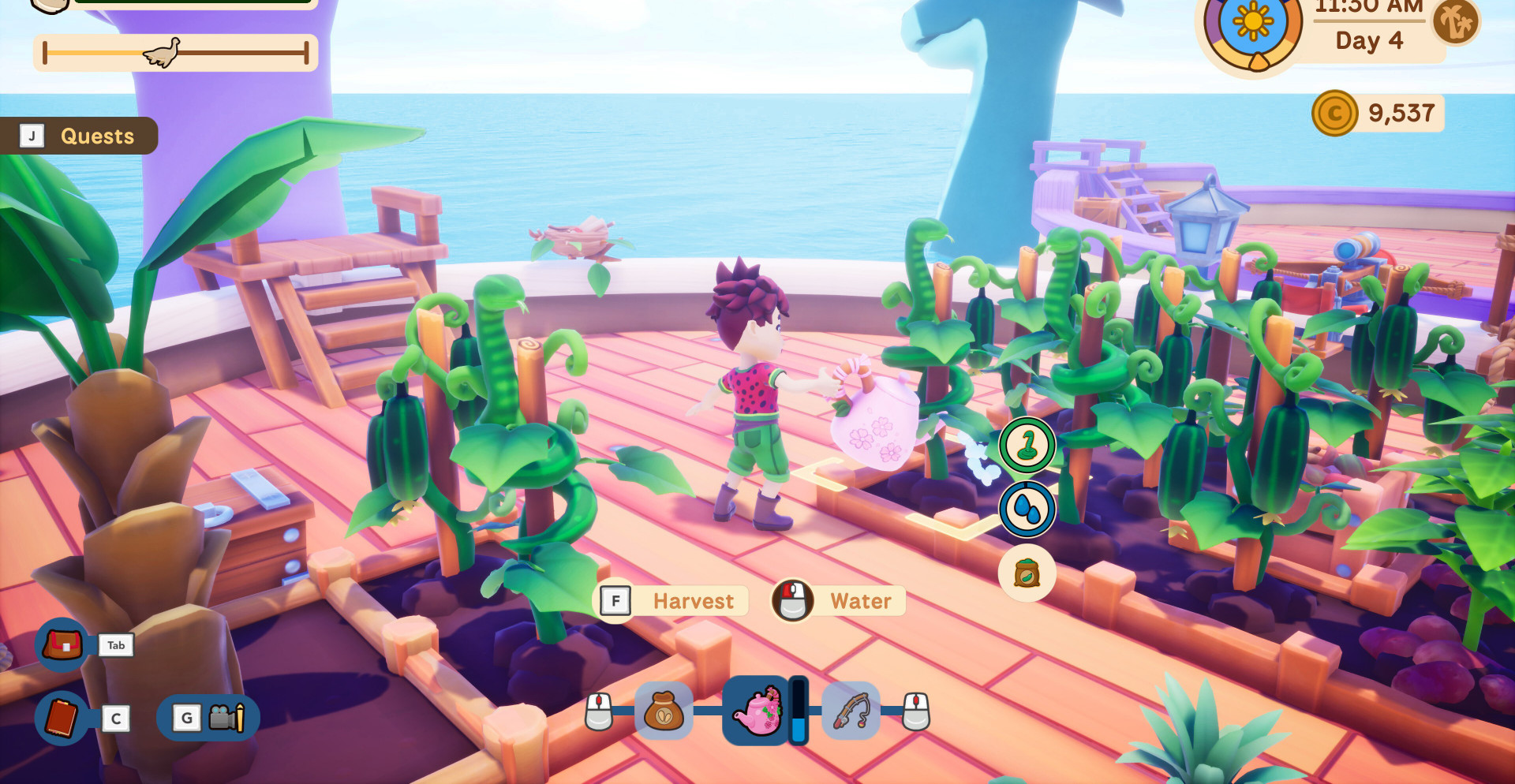Select the pink watering can slot
This screenshot has height=784, width=1515.
(757, 711)
